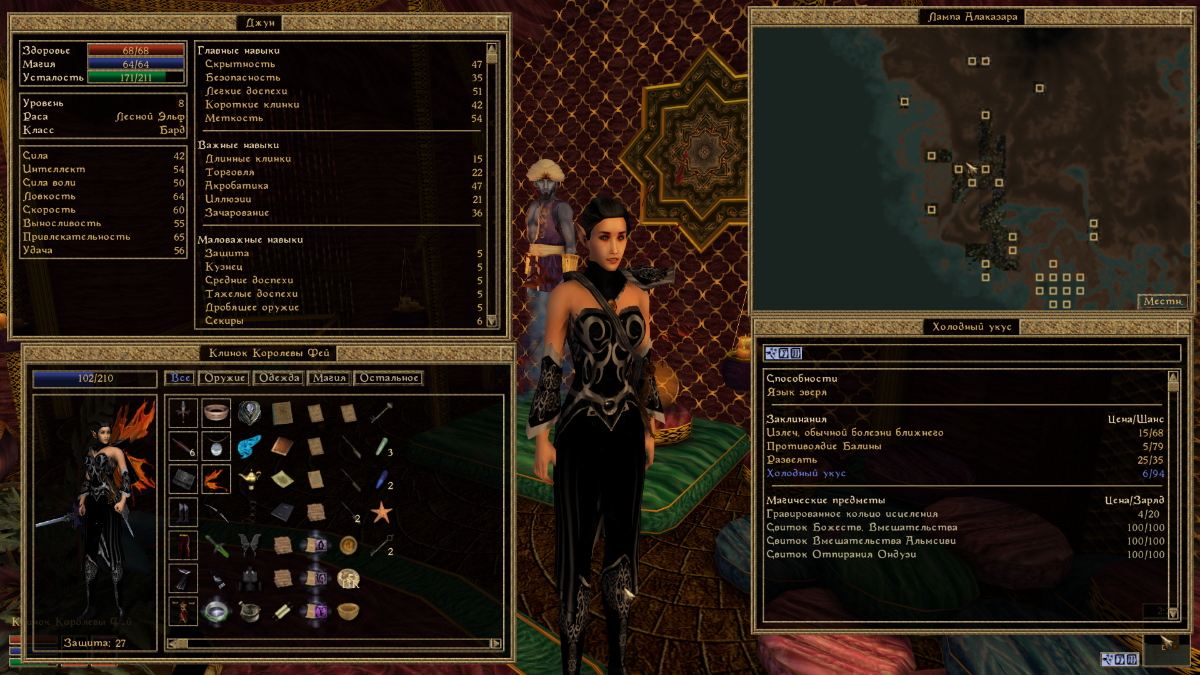The image size is (1200, 675).
Task: Pick the golden genie lamp item
Action: coord(250,479)
